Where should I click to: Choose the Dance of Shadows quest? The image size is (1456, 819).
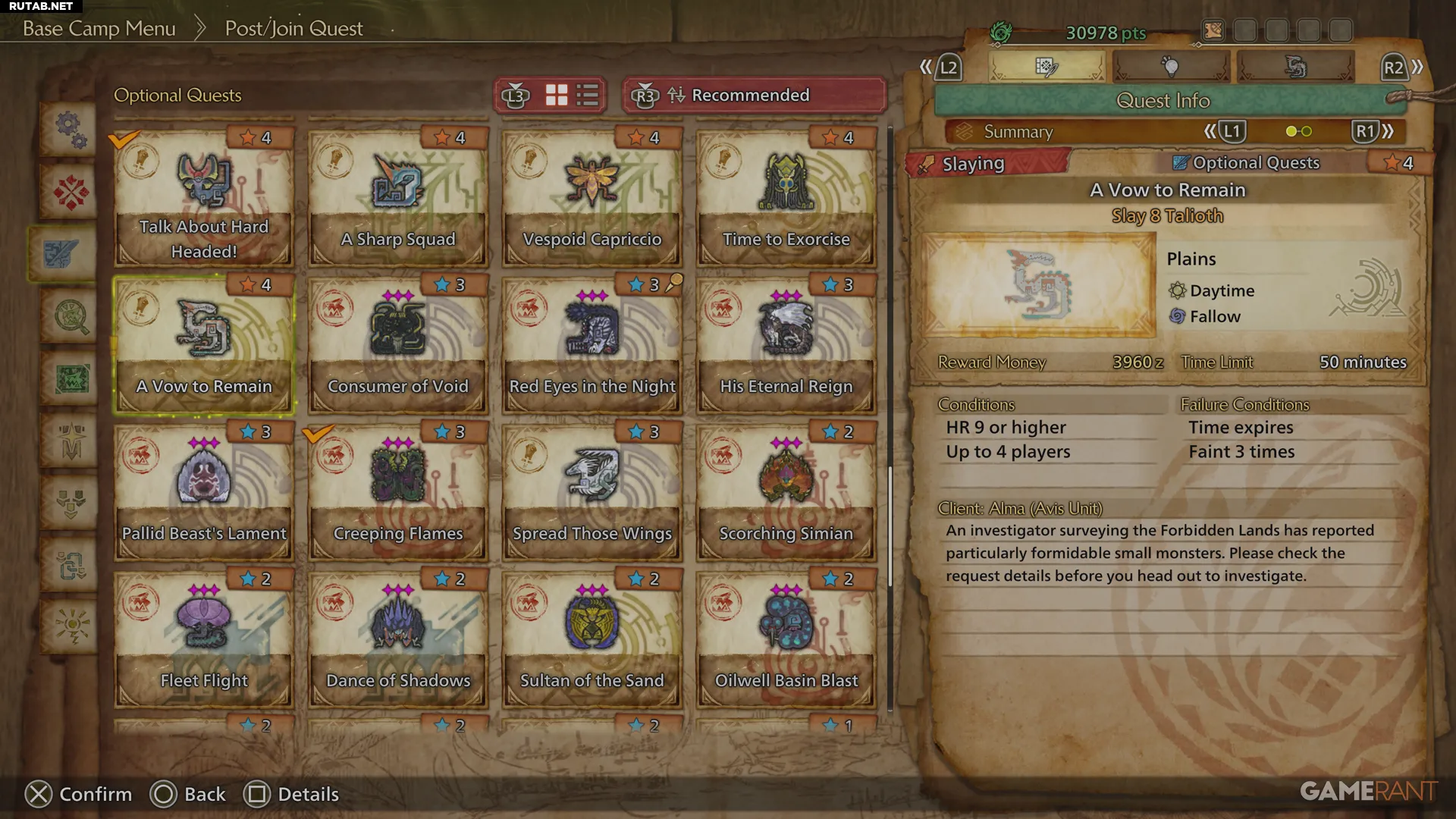pyautogui.click(x=397, y=640)
